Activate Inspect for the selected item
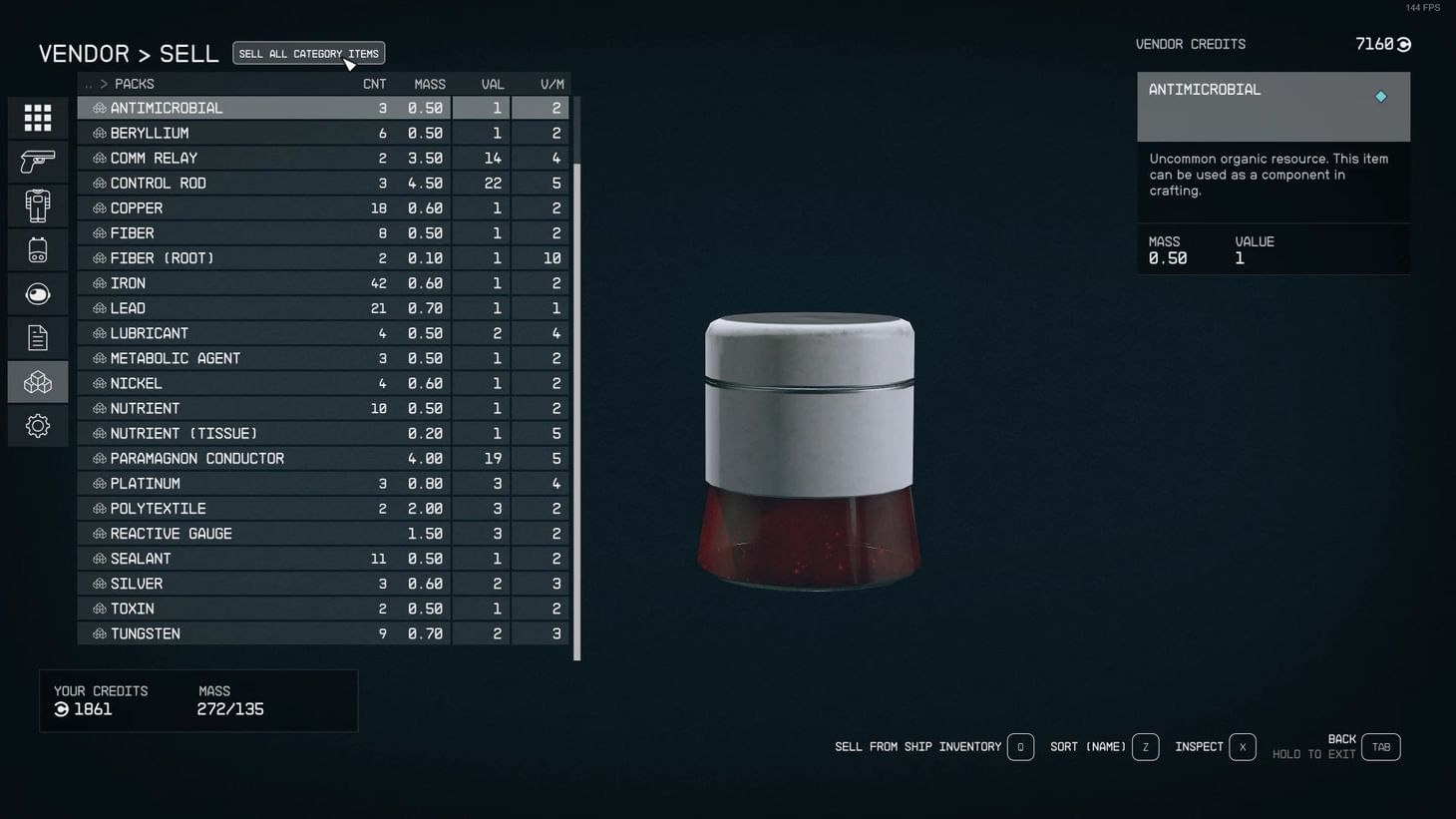This screenshot has width=1456, height=819. click(1198, 746)
